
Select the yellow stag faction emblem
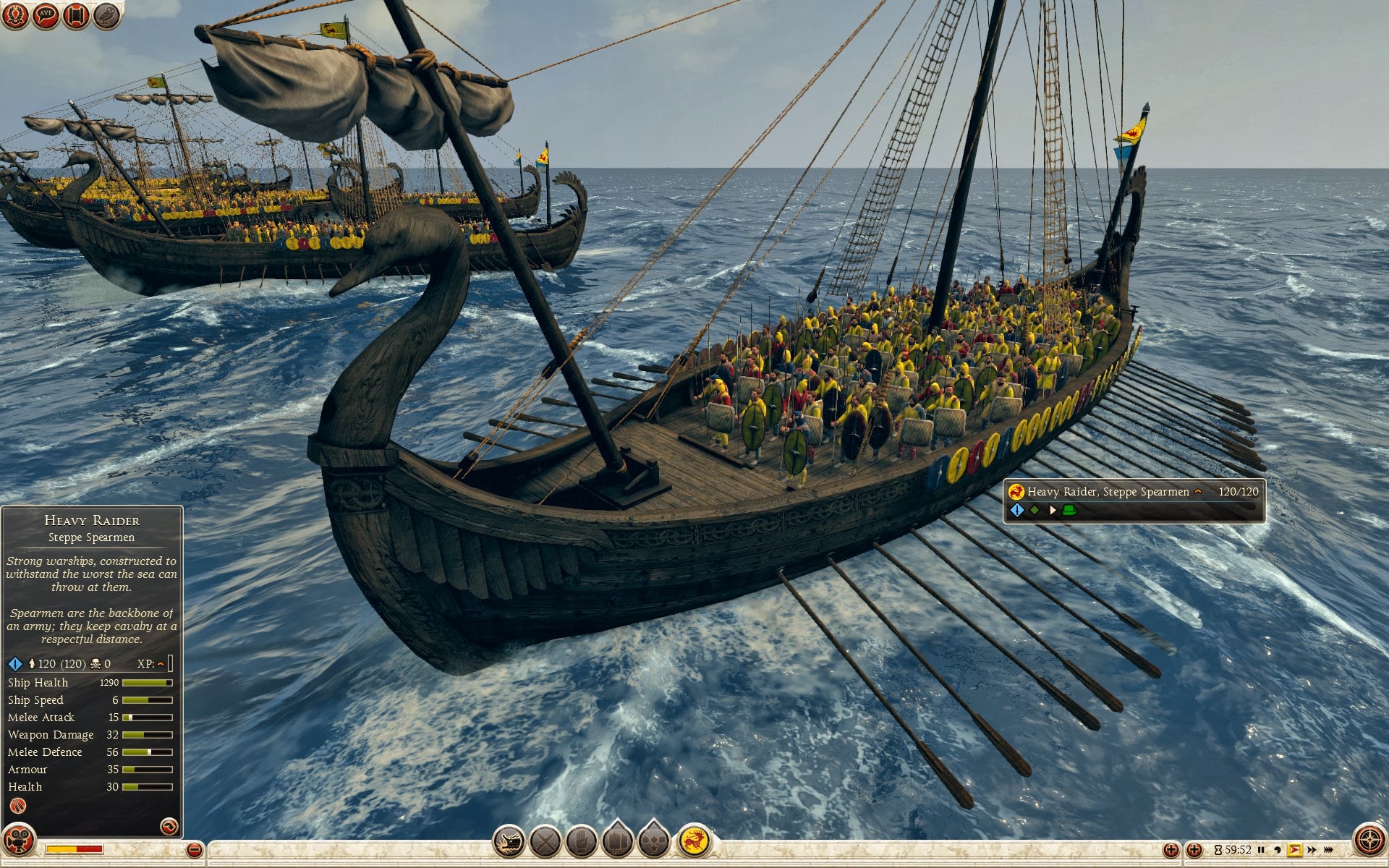point(694,841)
